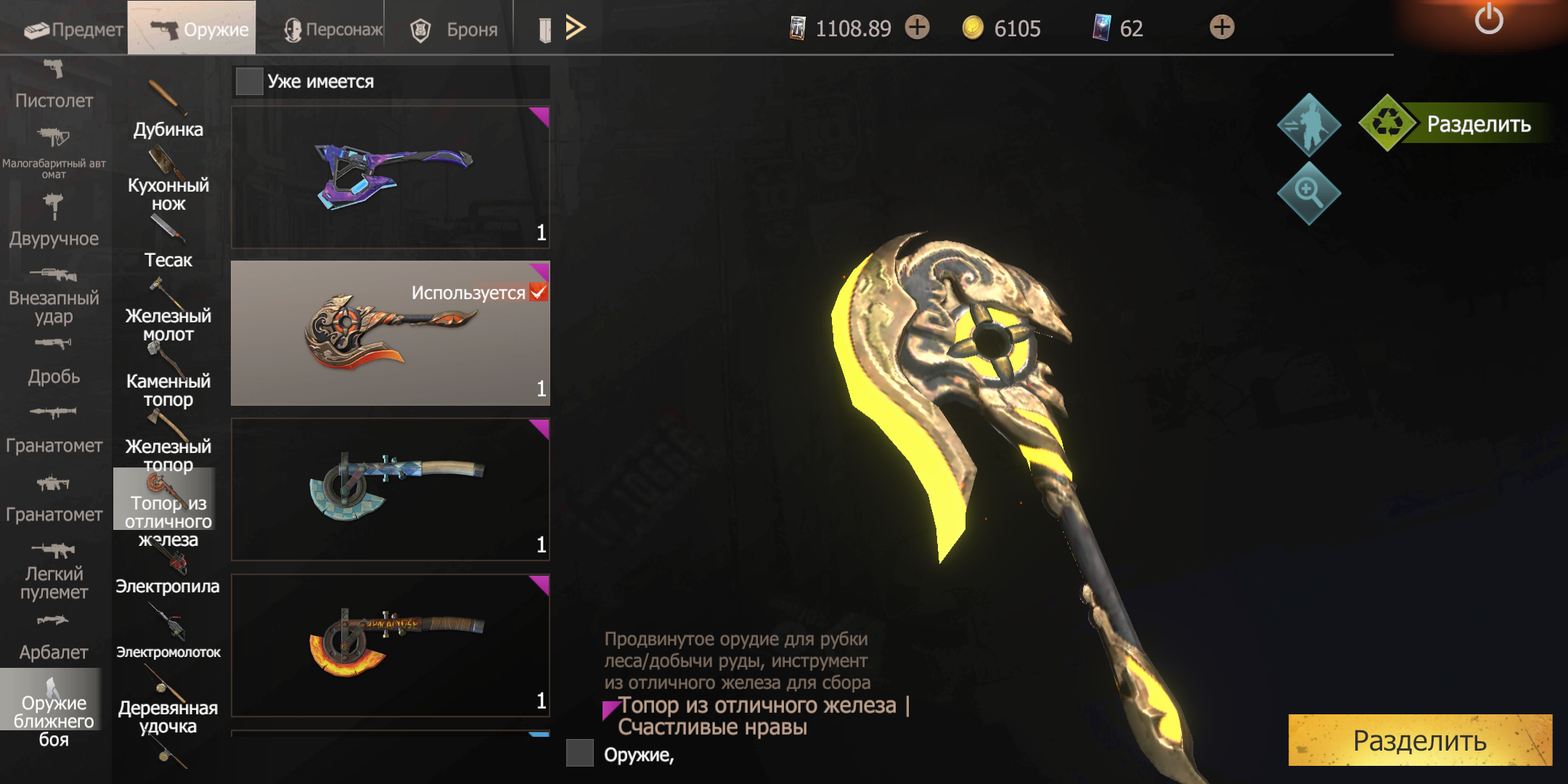Click the character preview diamond icon
1568x784 pixels.
[x=1308, y=125]
